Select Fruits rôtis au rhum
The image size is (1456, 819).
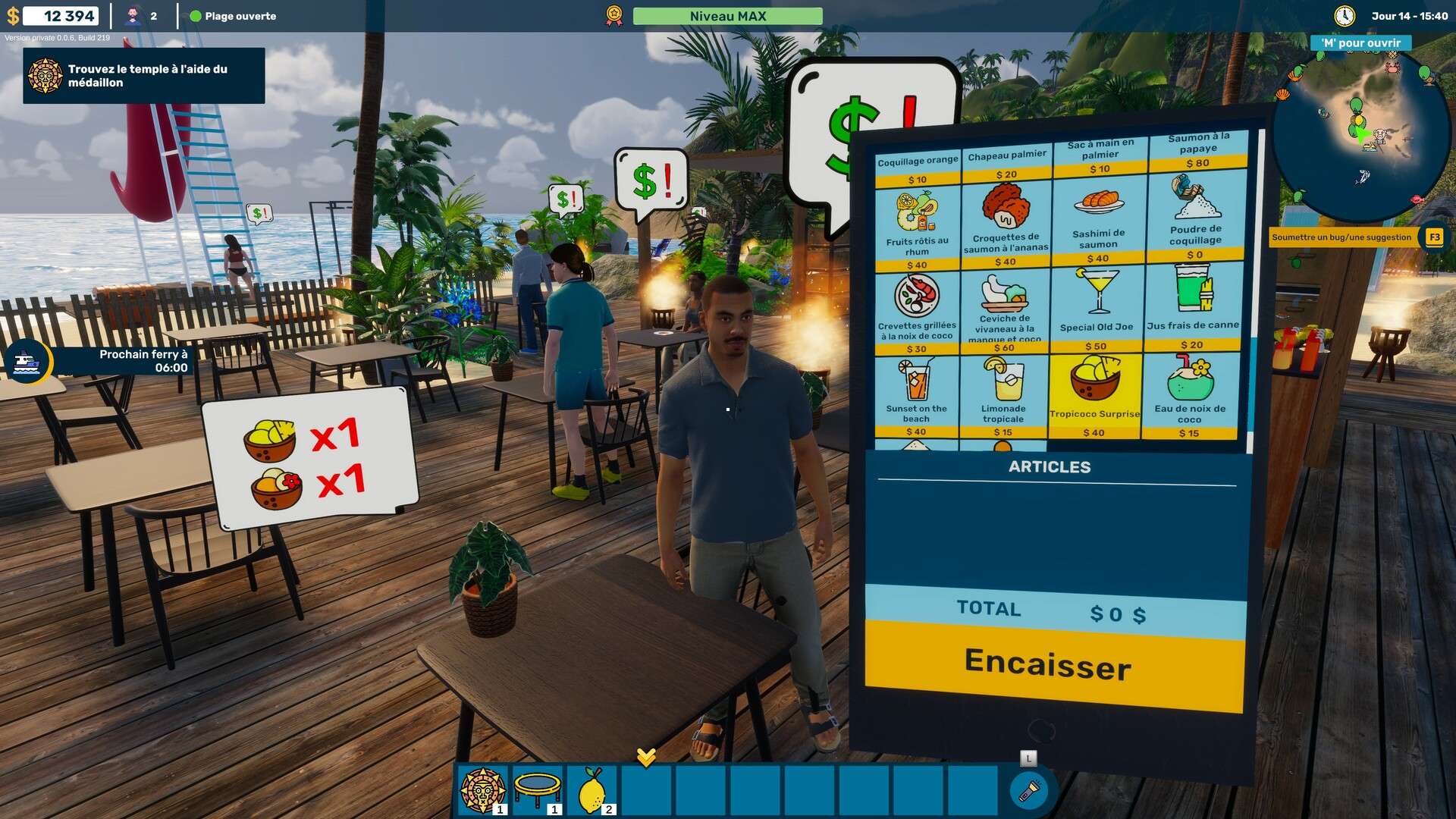point(917,227)
